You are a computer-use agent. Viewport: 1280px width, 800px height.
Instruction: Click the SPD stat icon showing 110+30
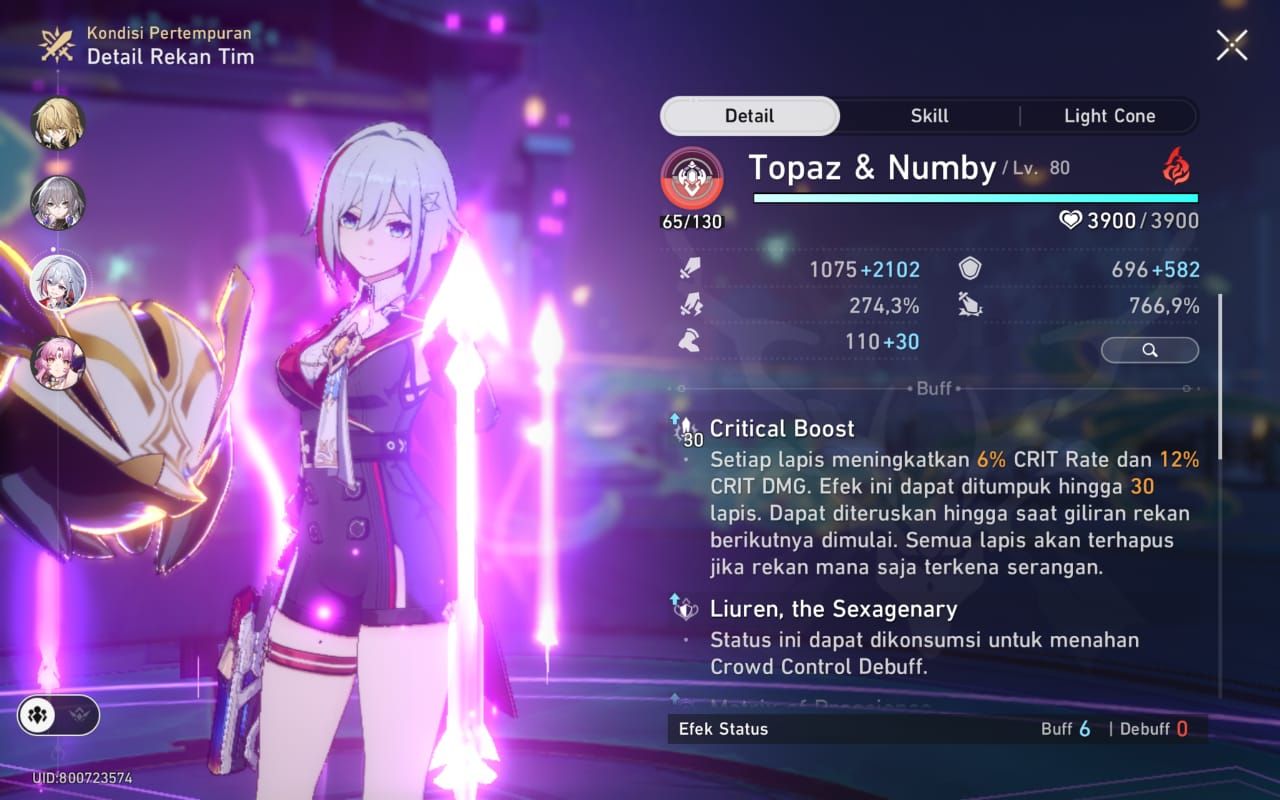pos(692,341)
